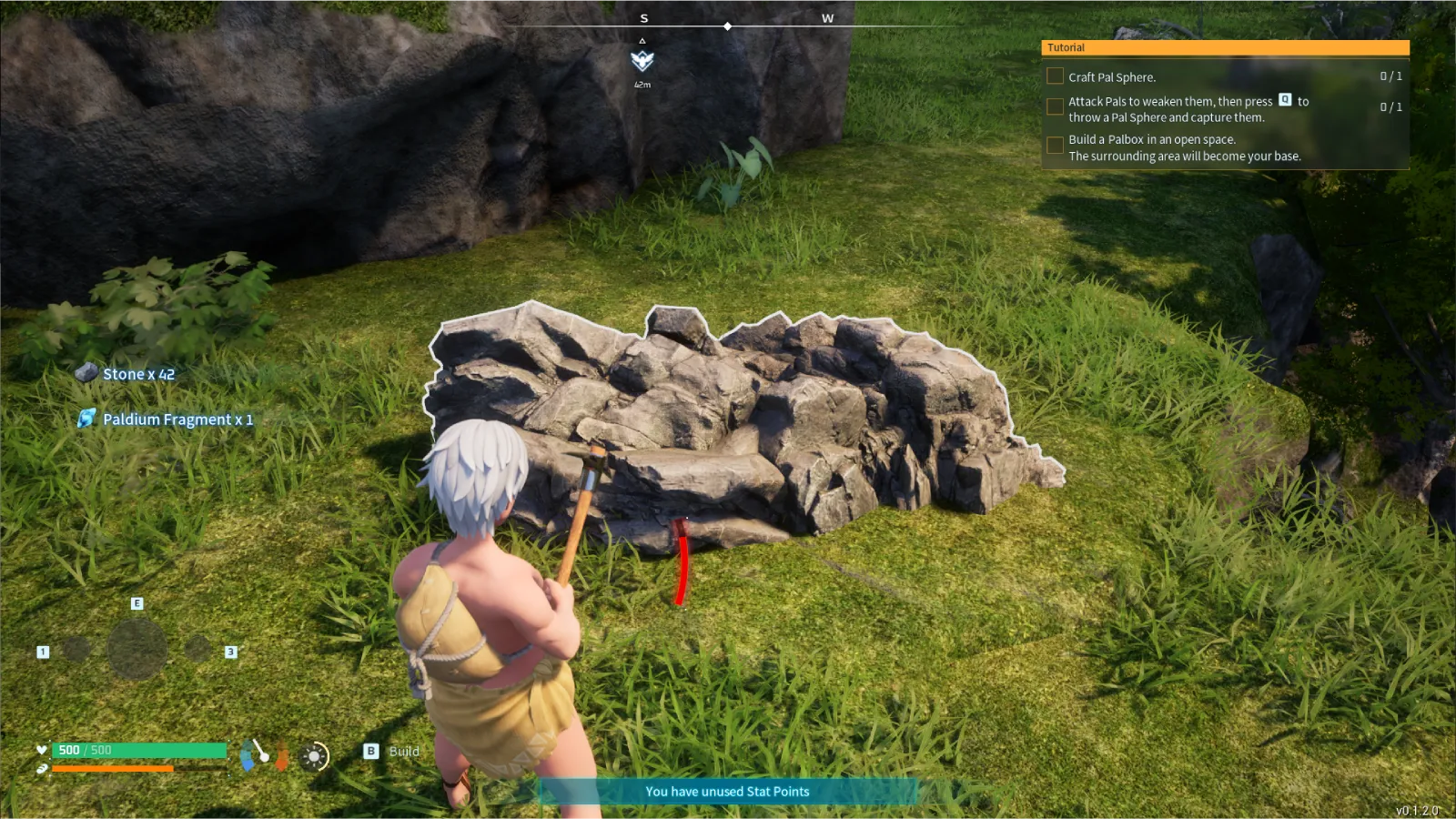Tick the Craft Pal Sphere tutorial checkbox
1456x819 pixels.
[1055, 76]
